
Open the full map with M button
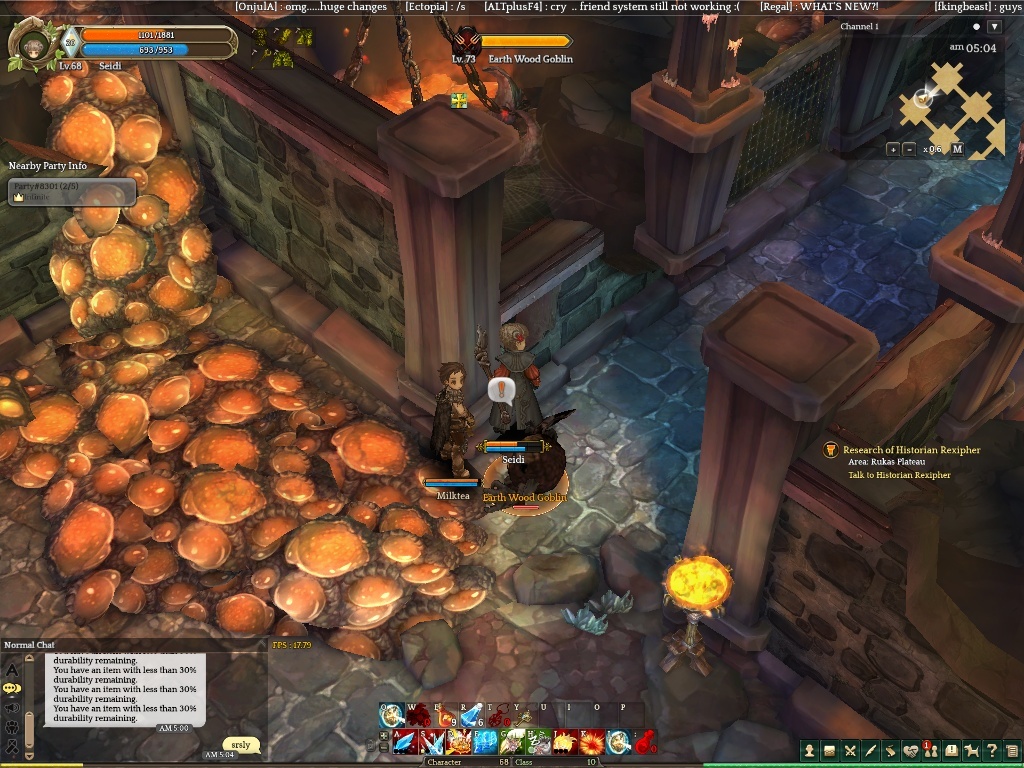[957, 149]
